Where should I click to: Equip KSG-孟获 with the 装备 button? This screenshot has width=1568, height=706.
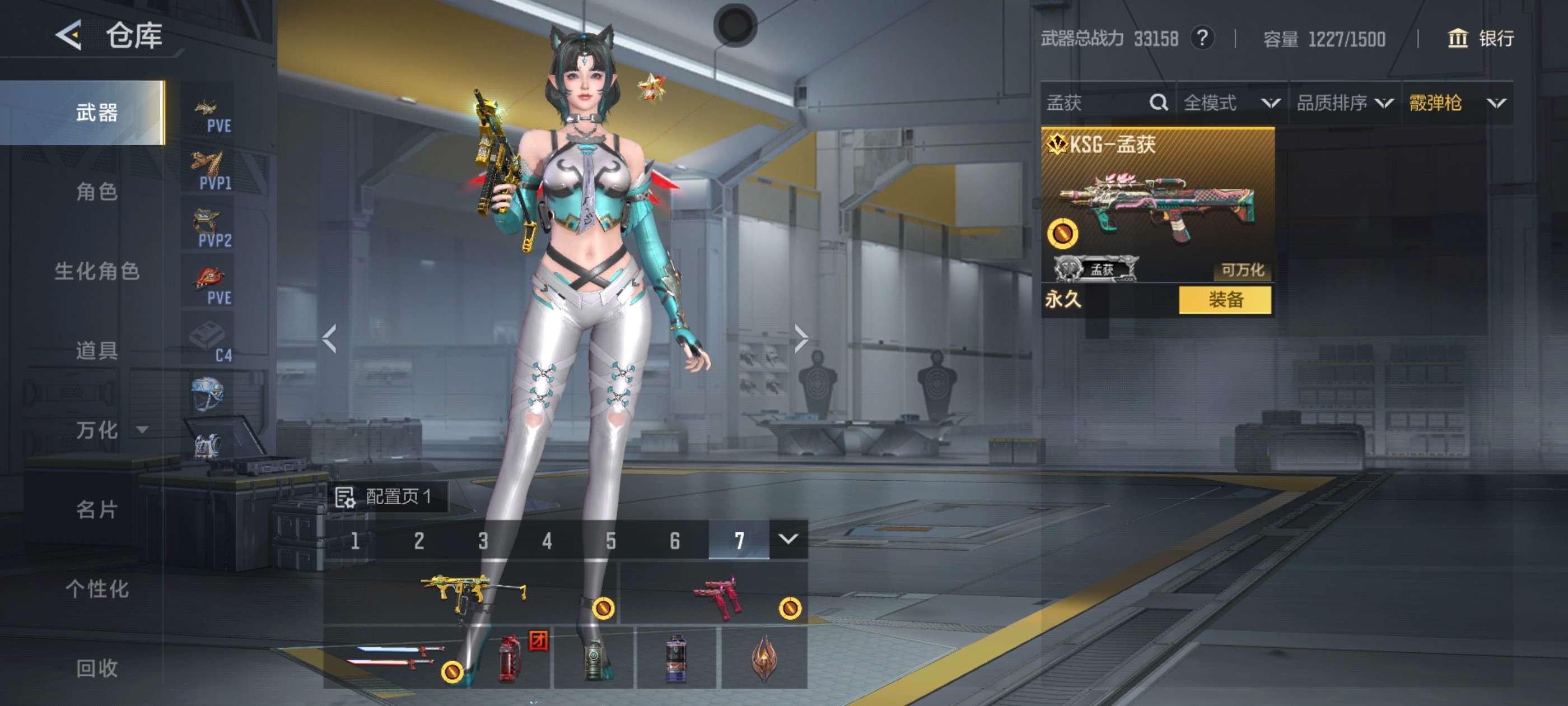pyautogui.click(x=1225, y=300)
